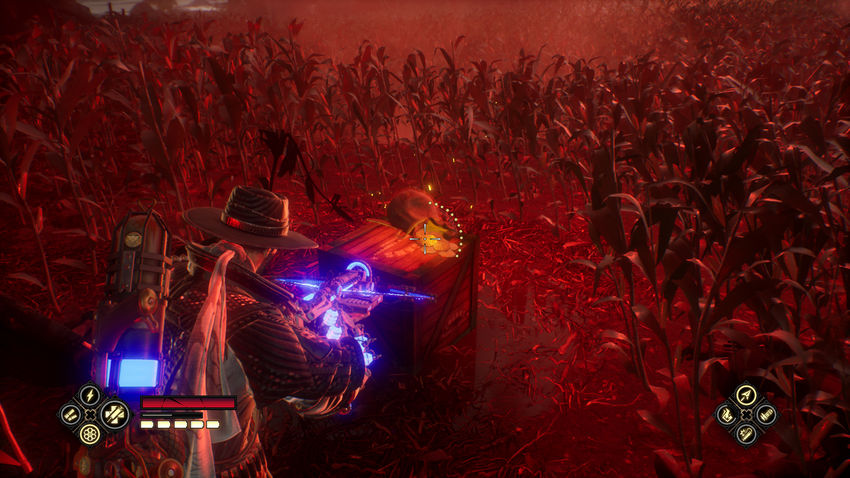Switch to the flame weapon icon
The image size is (850, 478).
(x=727, y=414)
